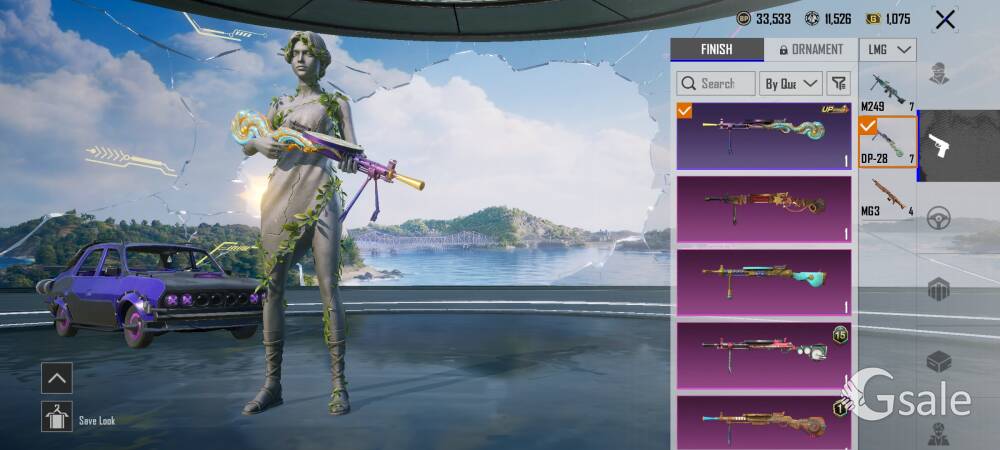Switch to the Finish tab
1000x450 pixels.
pyautogui.click(x=716, y=49)
